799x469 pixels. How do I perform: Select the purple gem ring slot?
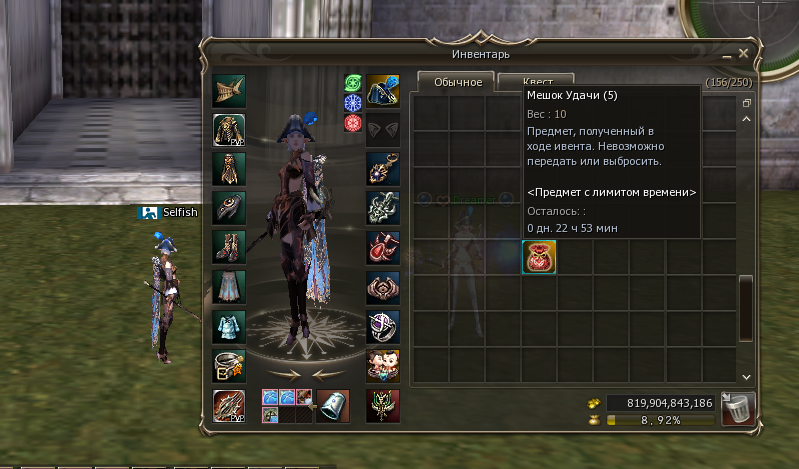(x=383, y=327)
